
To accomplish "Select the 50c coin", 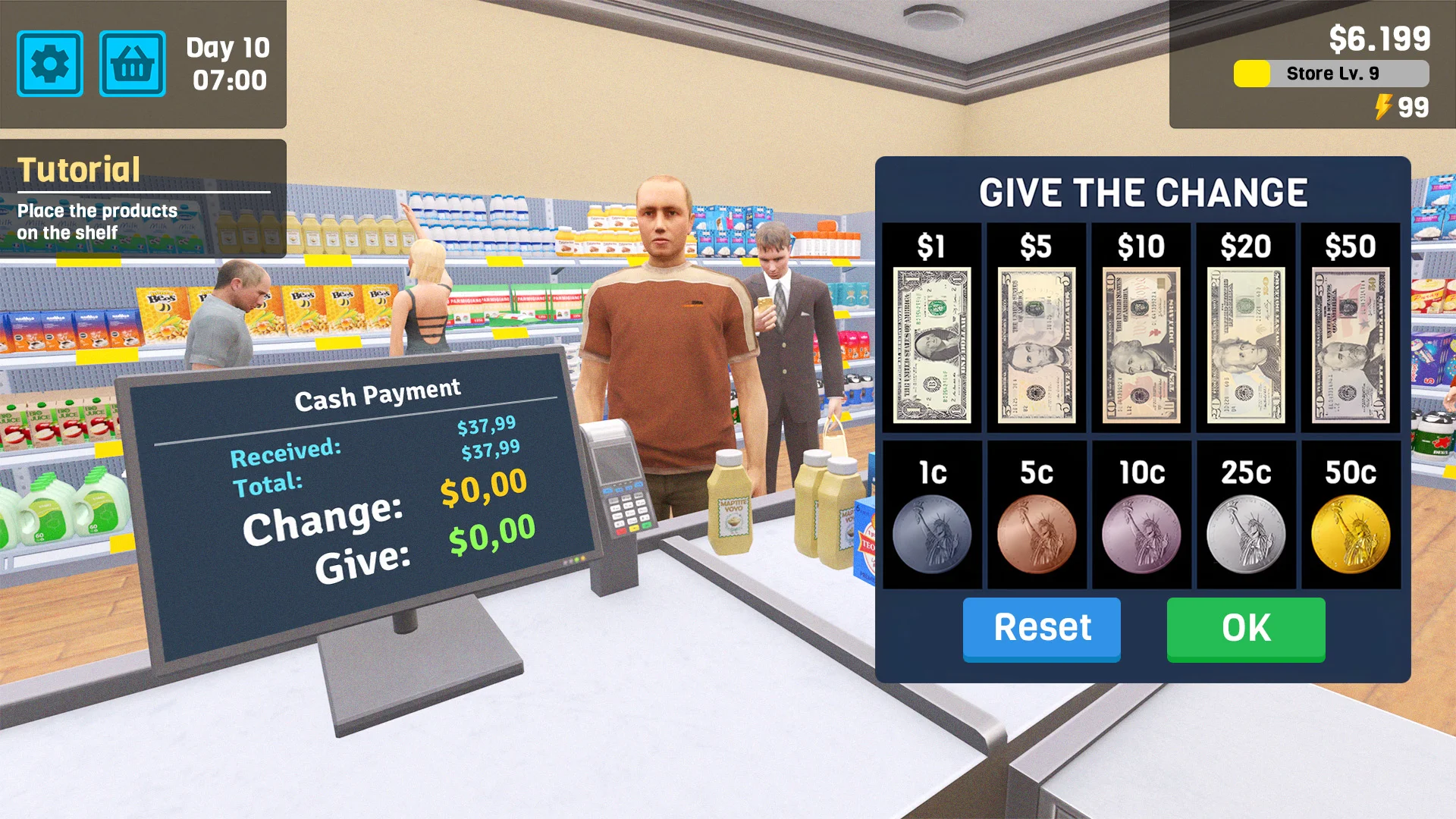I will pos(1349,531).
